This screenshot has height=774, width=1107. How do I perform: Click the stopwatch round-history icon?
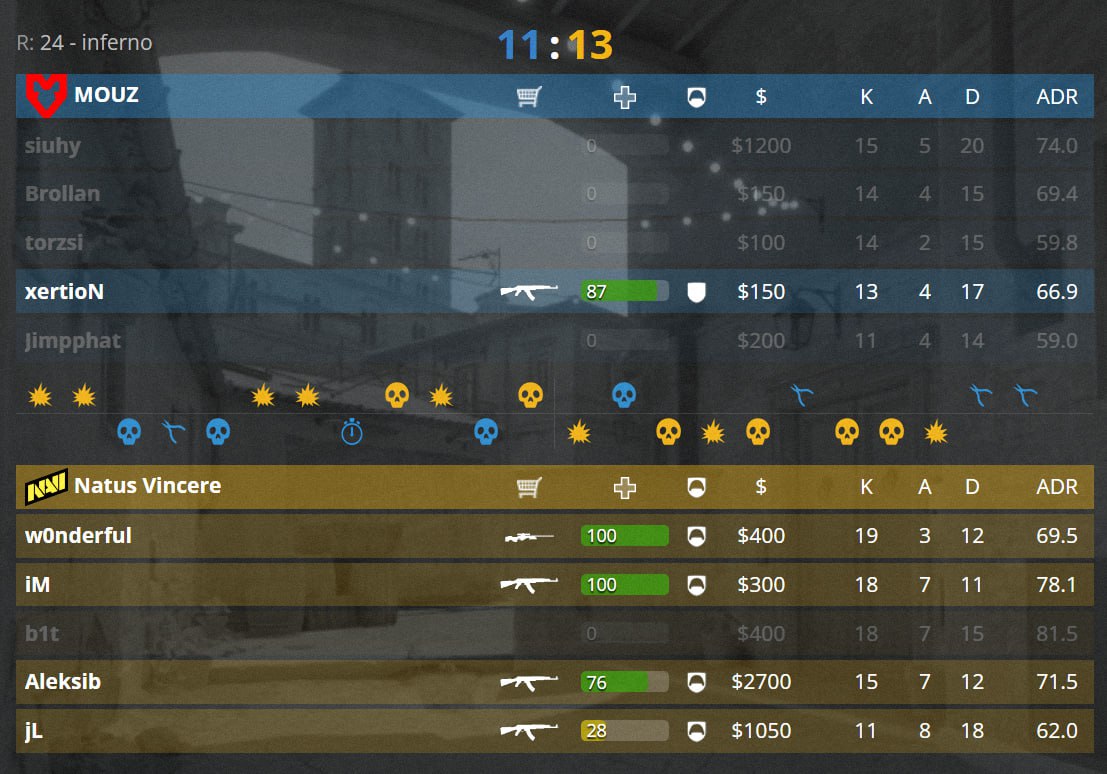click(x=351, y=432)
